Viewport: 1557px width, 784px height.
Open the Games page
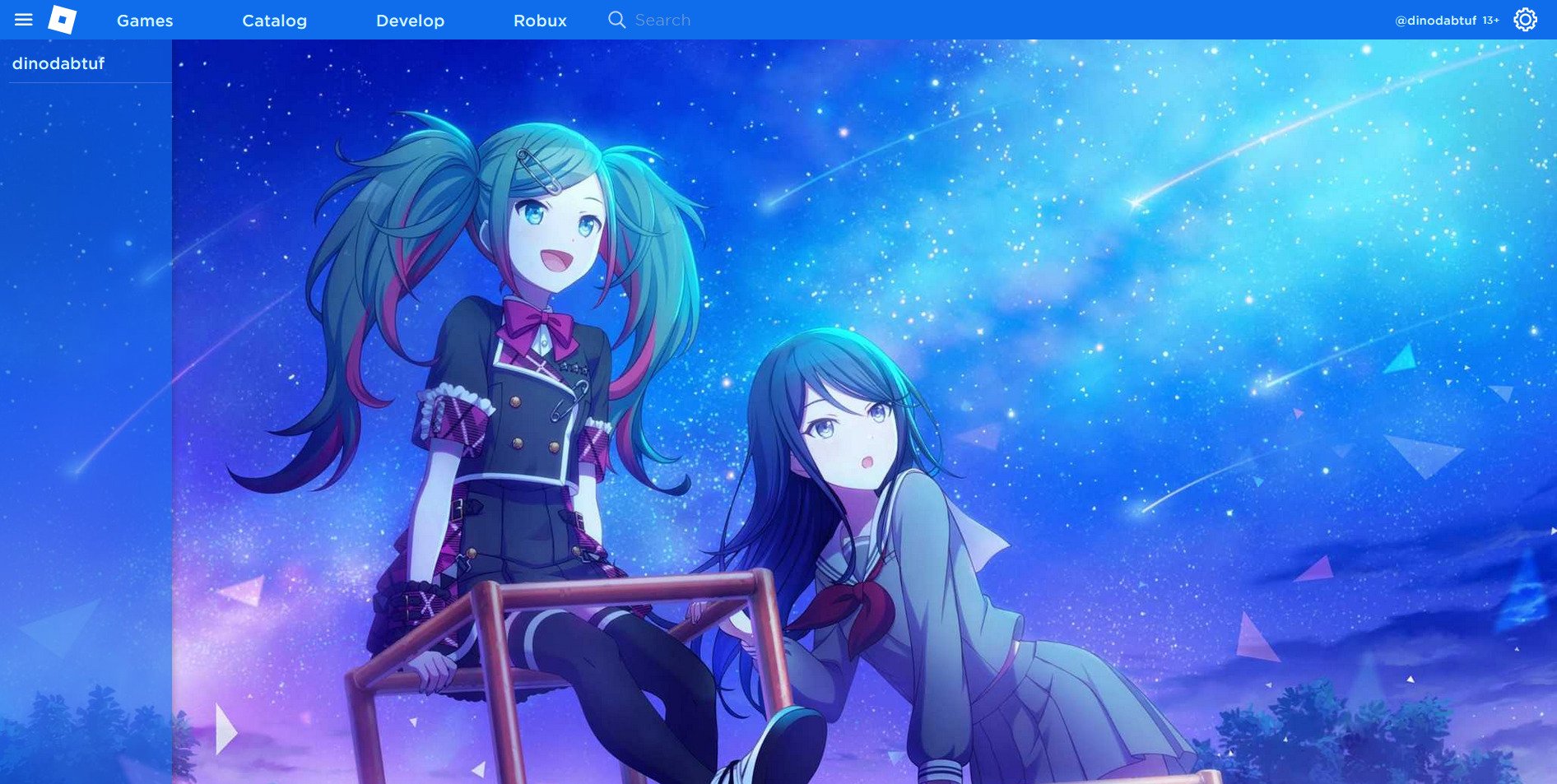(144, 21)
